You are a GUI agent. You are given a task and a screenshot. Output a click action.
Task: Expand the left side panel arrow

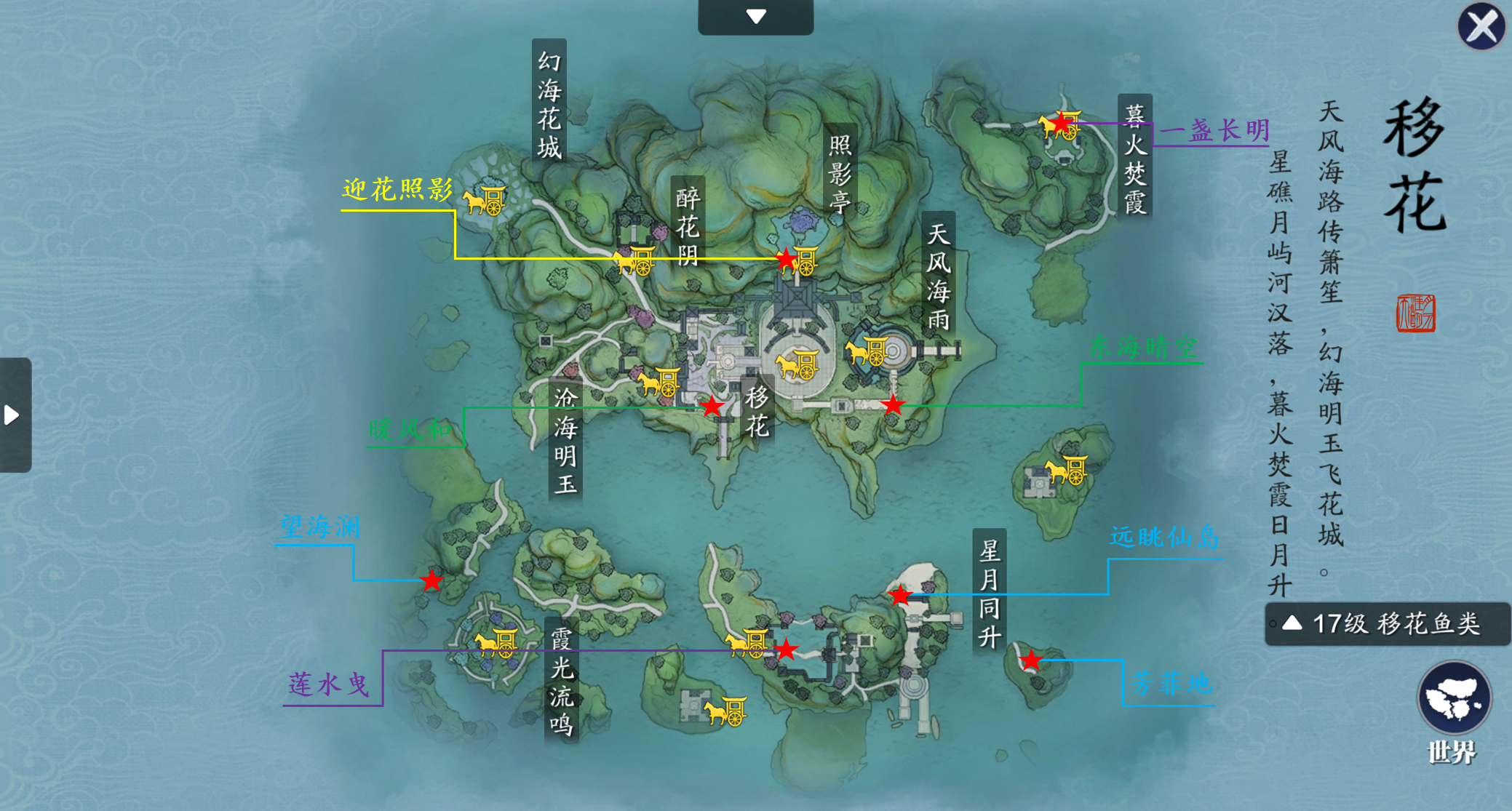pyautogui.click(x=12, y=414)
